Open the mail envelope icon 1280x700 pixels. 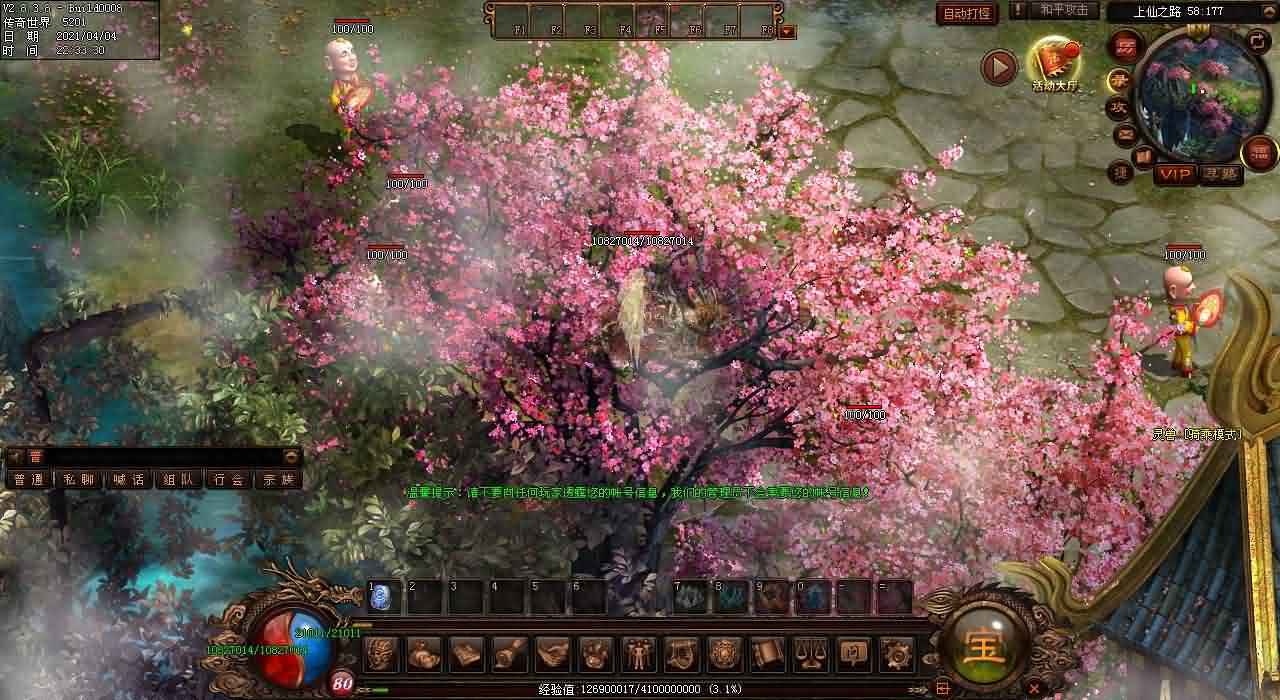(1125, 133)
